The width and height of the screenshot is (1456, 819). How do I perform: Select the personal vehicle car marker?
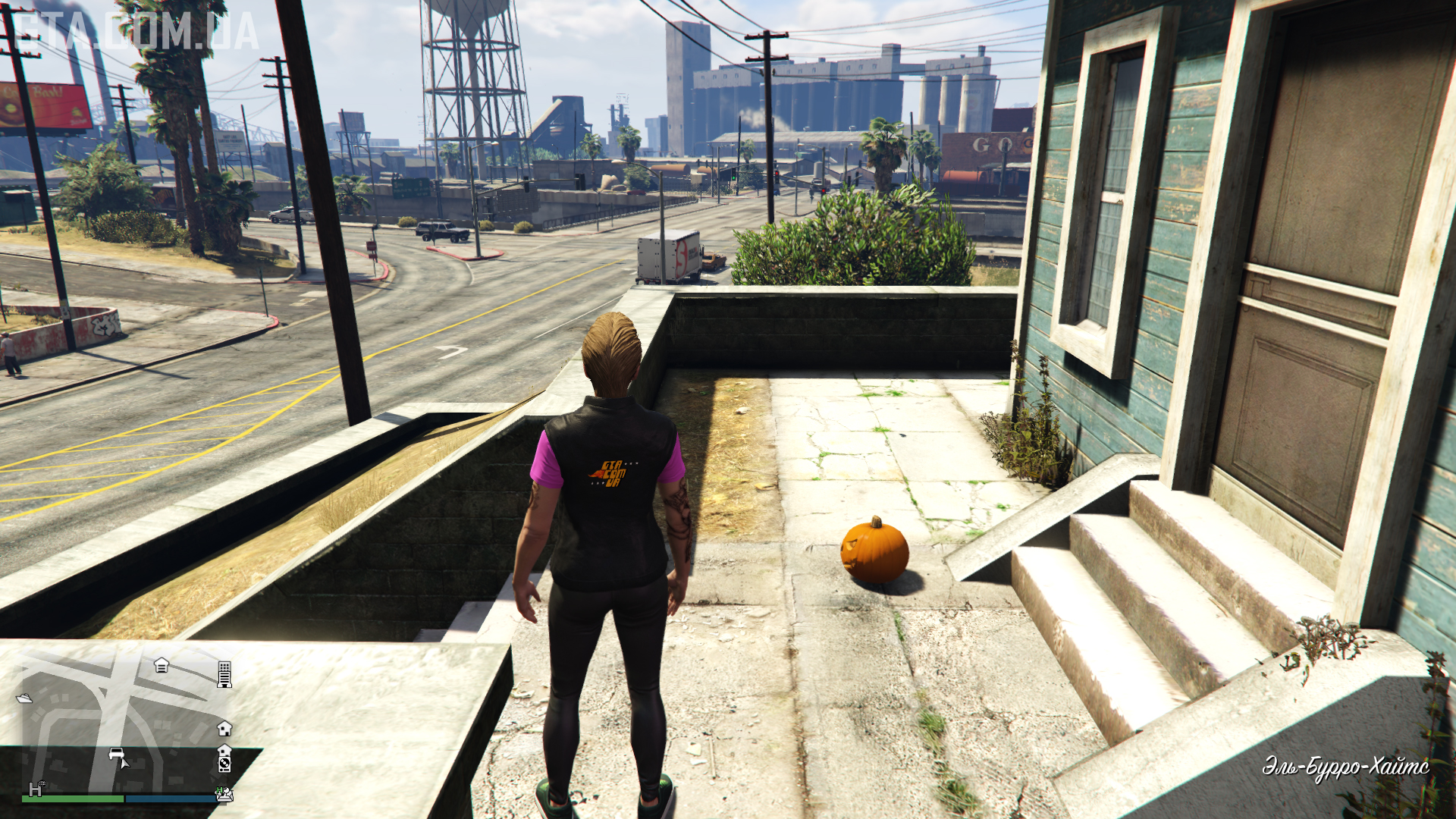click(117, 754)
